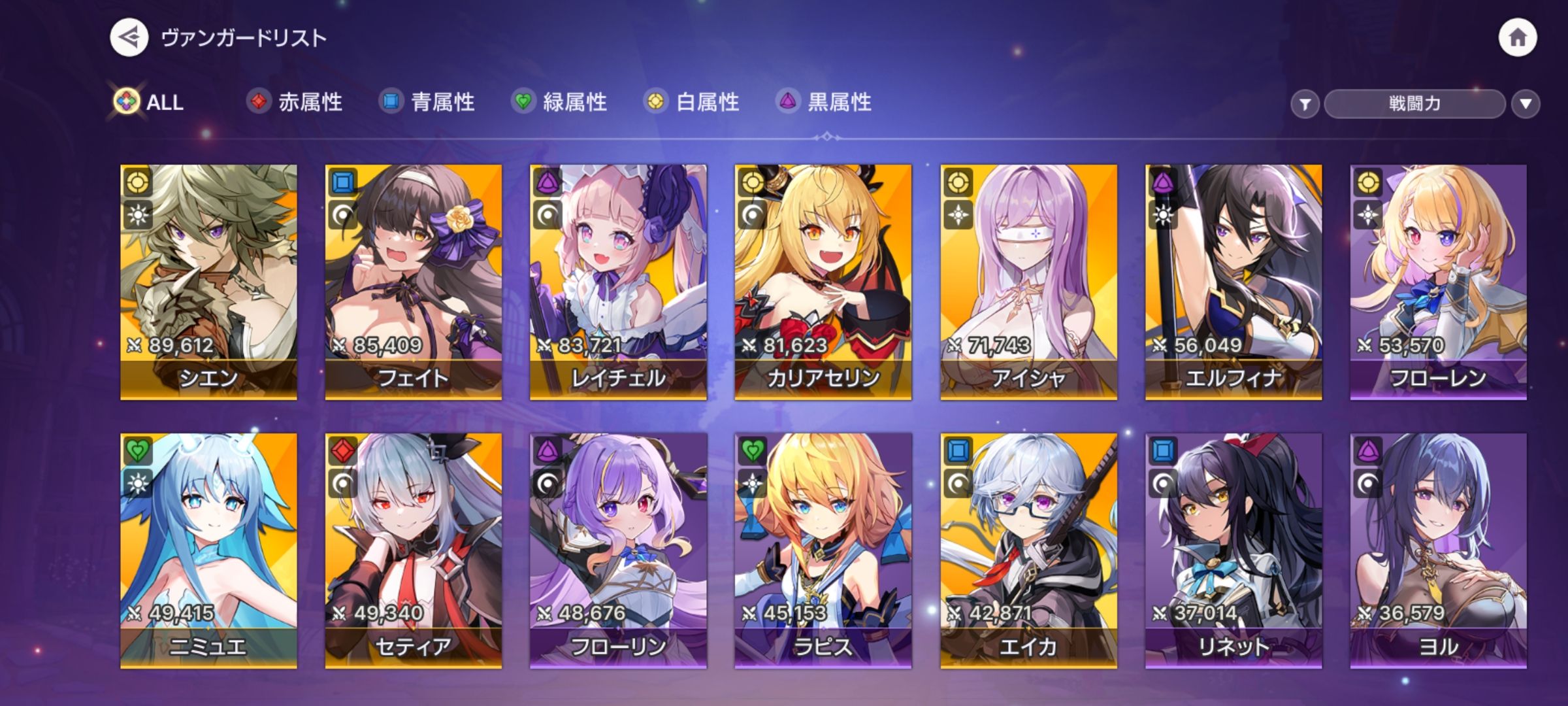Return to the home screen
The width and height of the screenshot is (1568, 706).
(1517, 38)
